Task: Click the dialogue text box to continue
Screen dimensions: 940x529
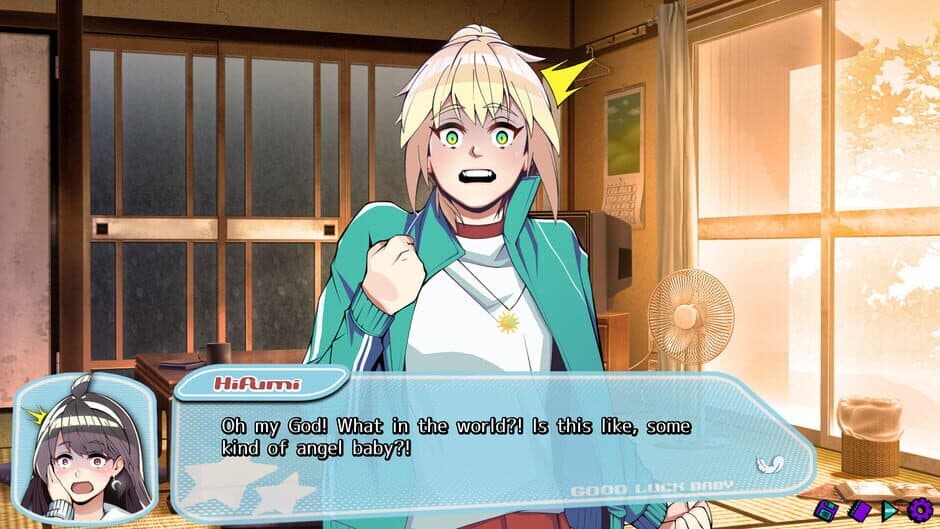Action: (480, 440)
